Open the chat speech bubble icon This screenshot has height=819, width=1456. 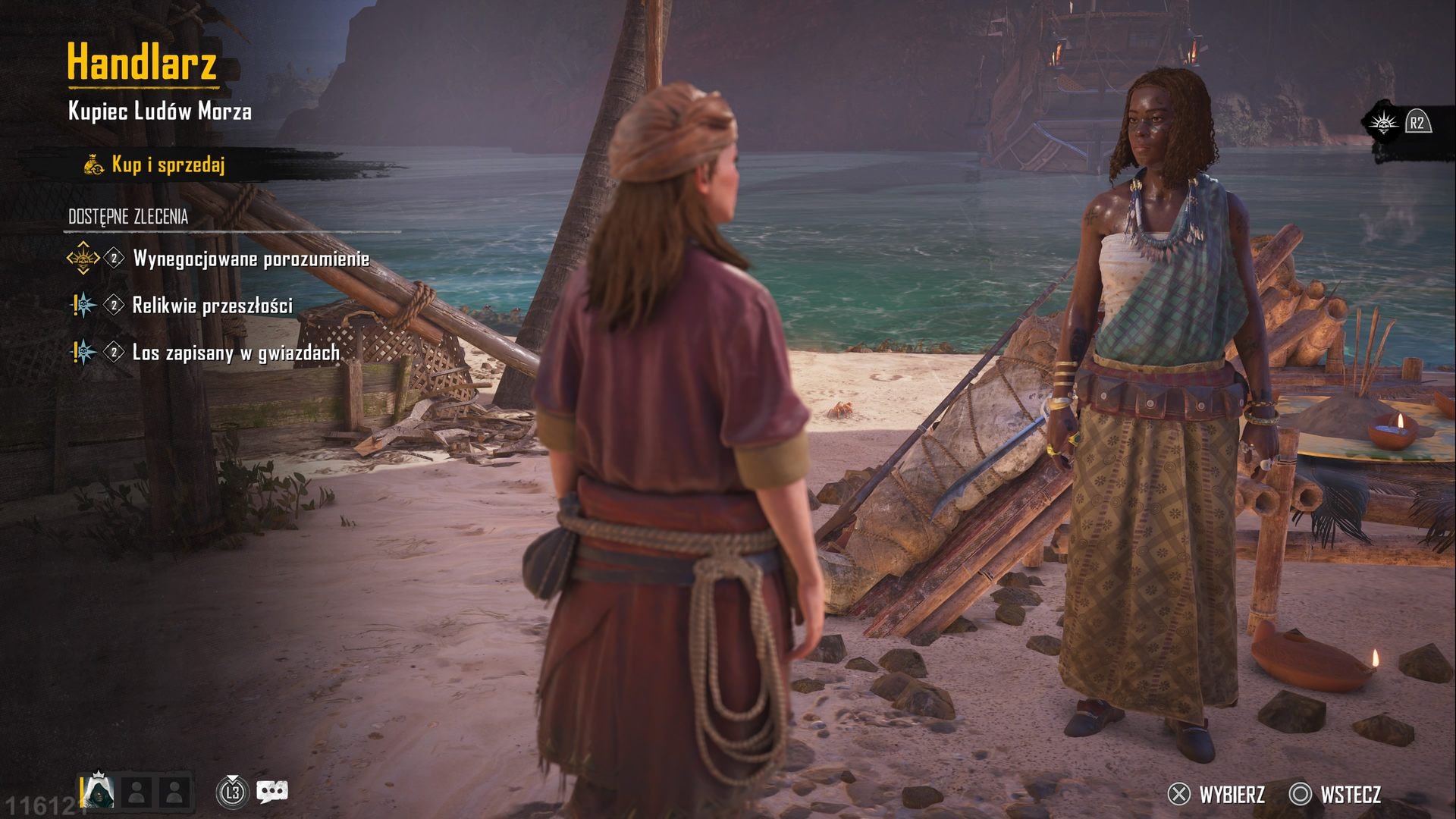271,792
